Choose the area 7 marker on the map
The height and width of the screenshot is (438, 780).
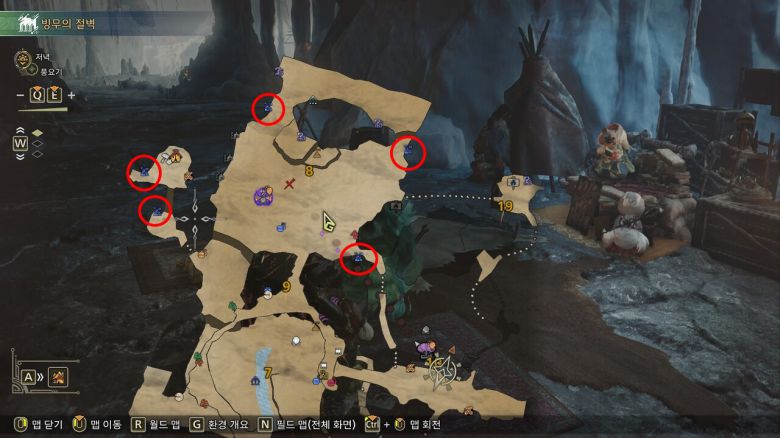pyautogui.click(x=267, y=373)
